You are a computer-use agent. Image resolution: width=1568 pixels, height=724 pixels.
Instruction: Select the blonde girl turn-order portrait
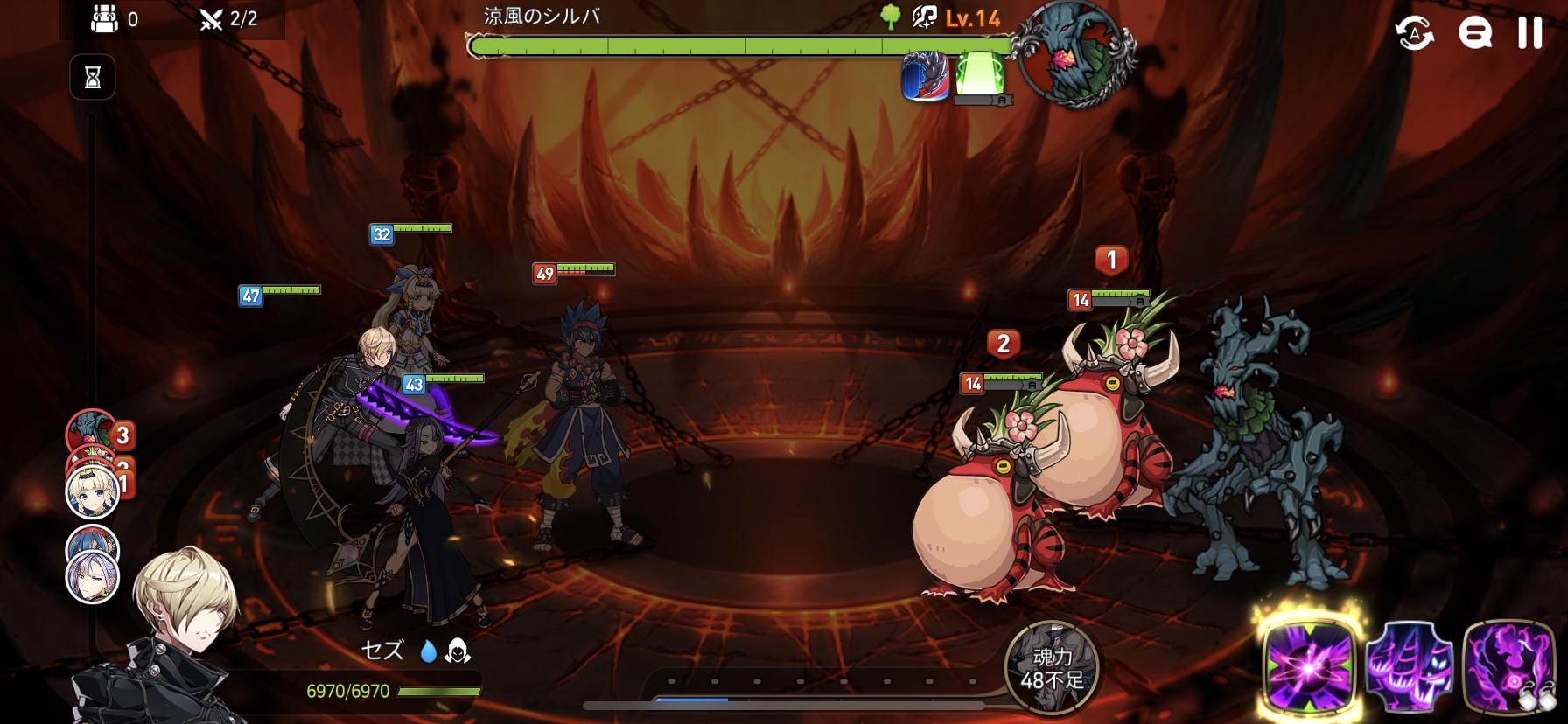(x=93, y=492)
